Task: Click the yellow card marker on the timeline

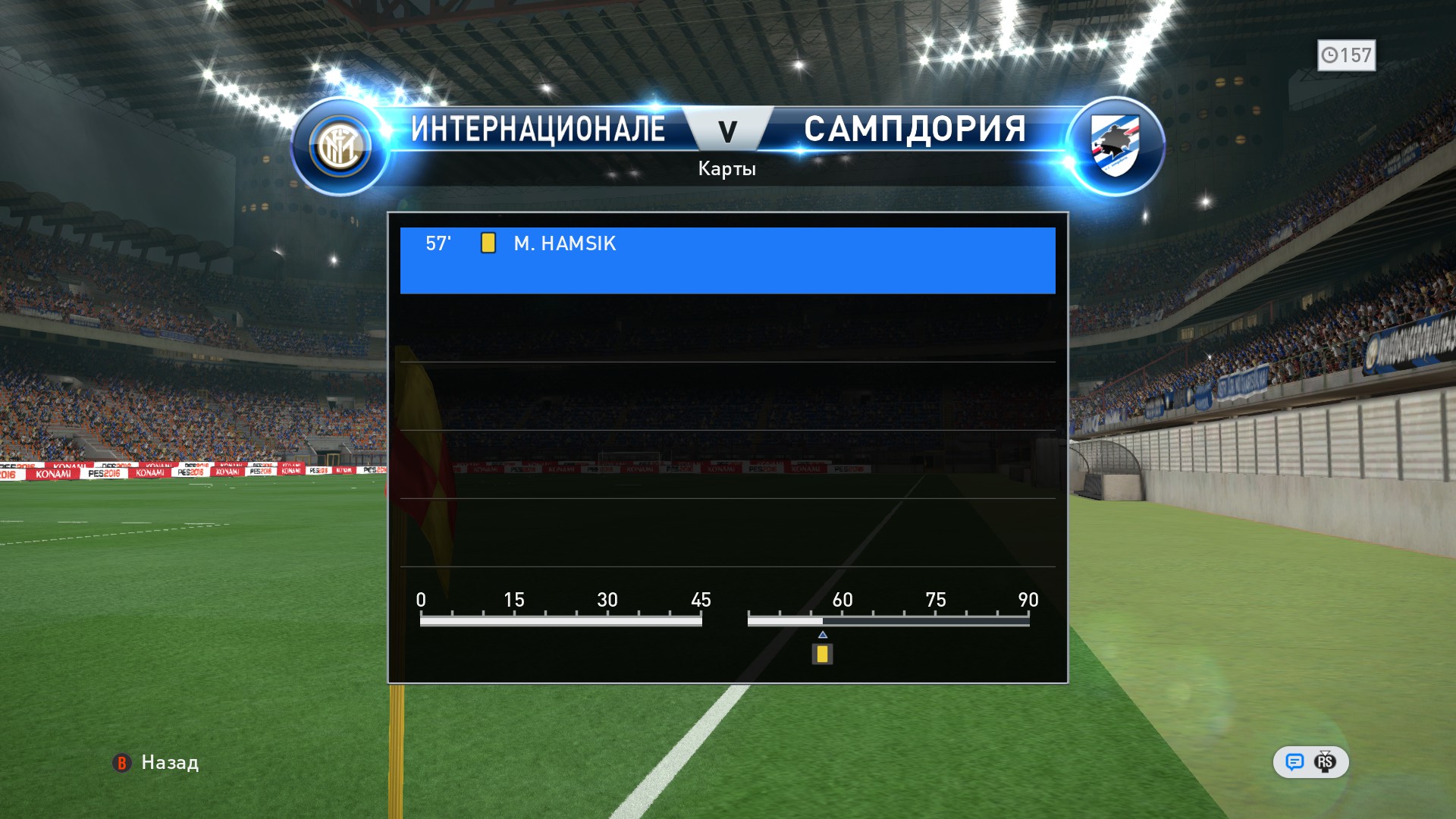Action: pyautogui.click(x=822, y=654)
